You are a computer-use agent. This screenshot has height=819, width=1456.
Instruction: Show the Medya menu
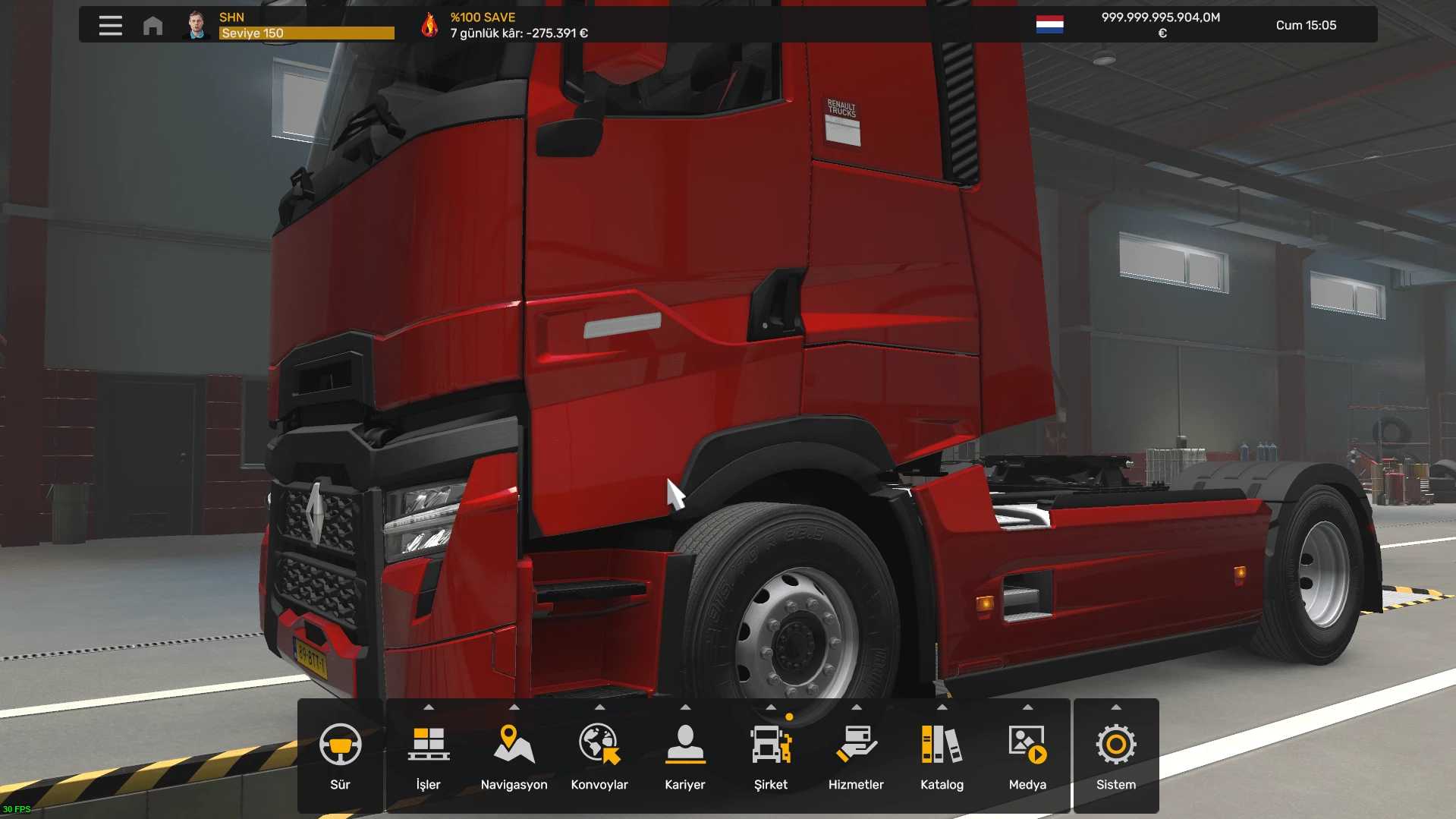1027,756
